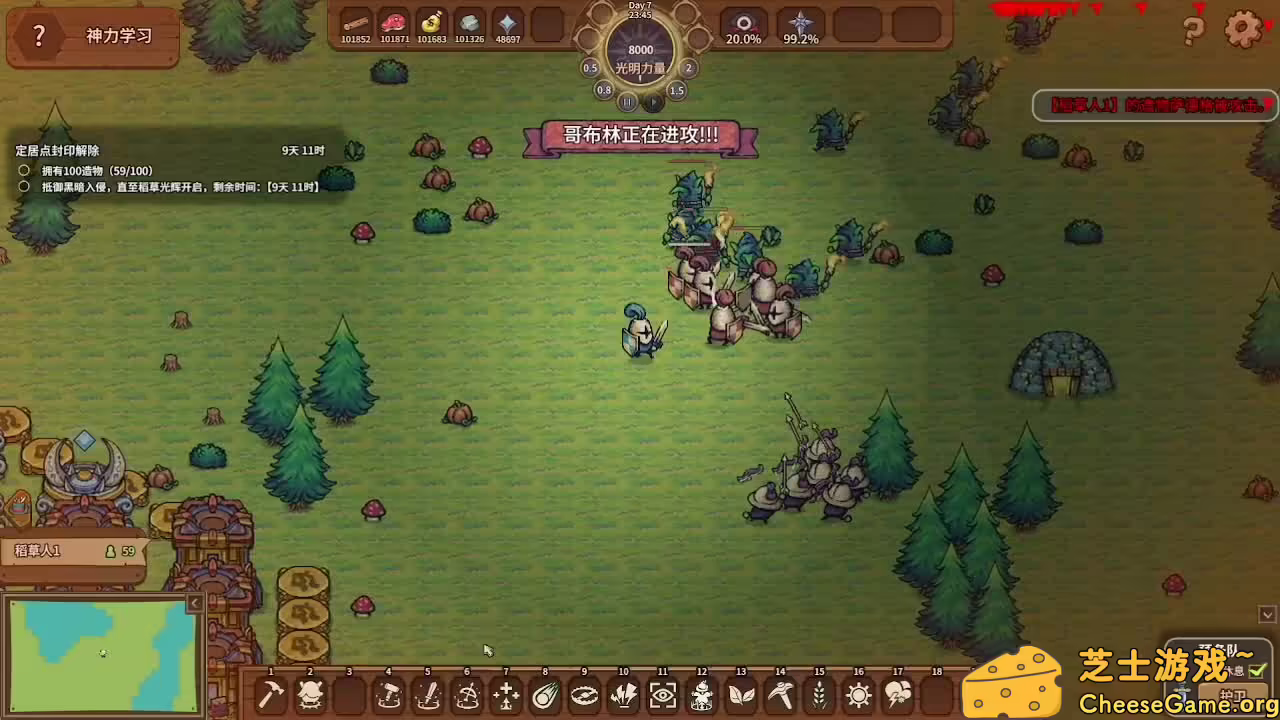This screenshot has height=720, width=1280.
Task: Select the leaf skill in slot 13
Action: [739, 695]
